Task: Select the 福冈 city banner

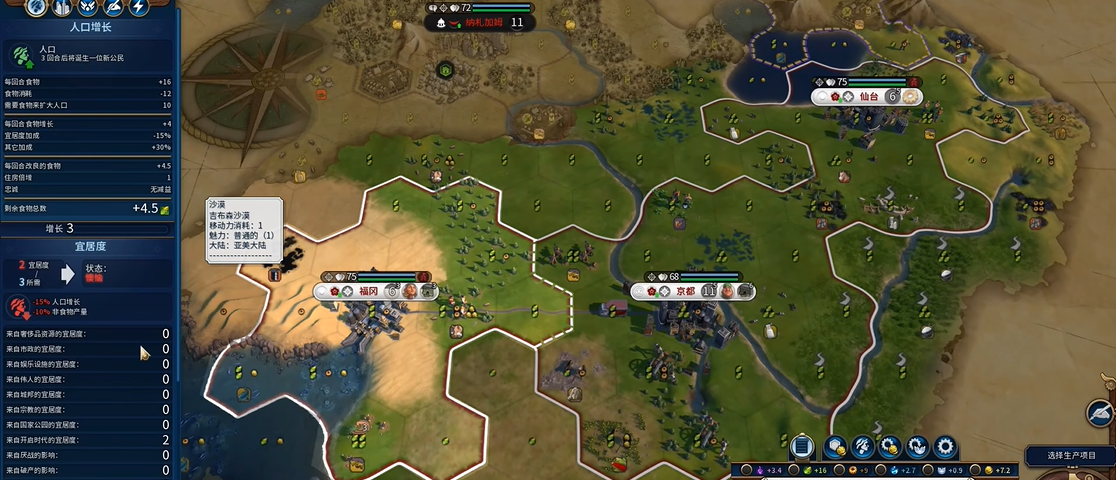Action: coord(369,291)
